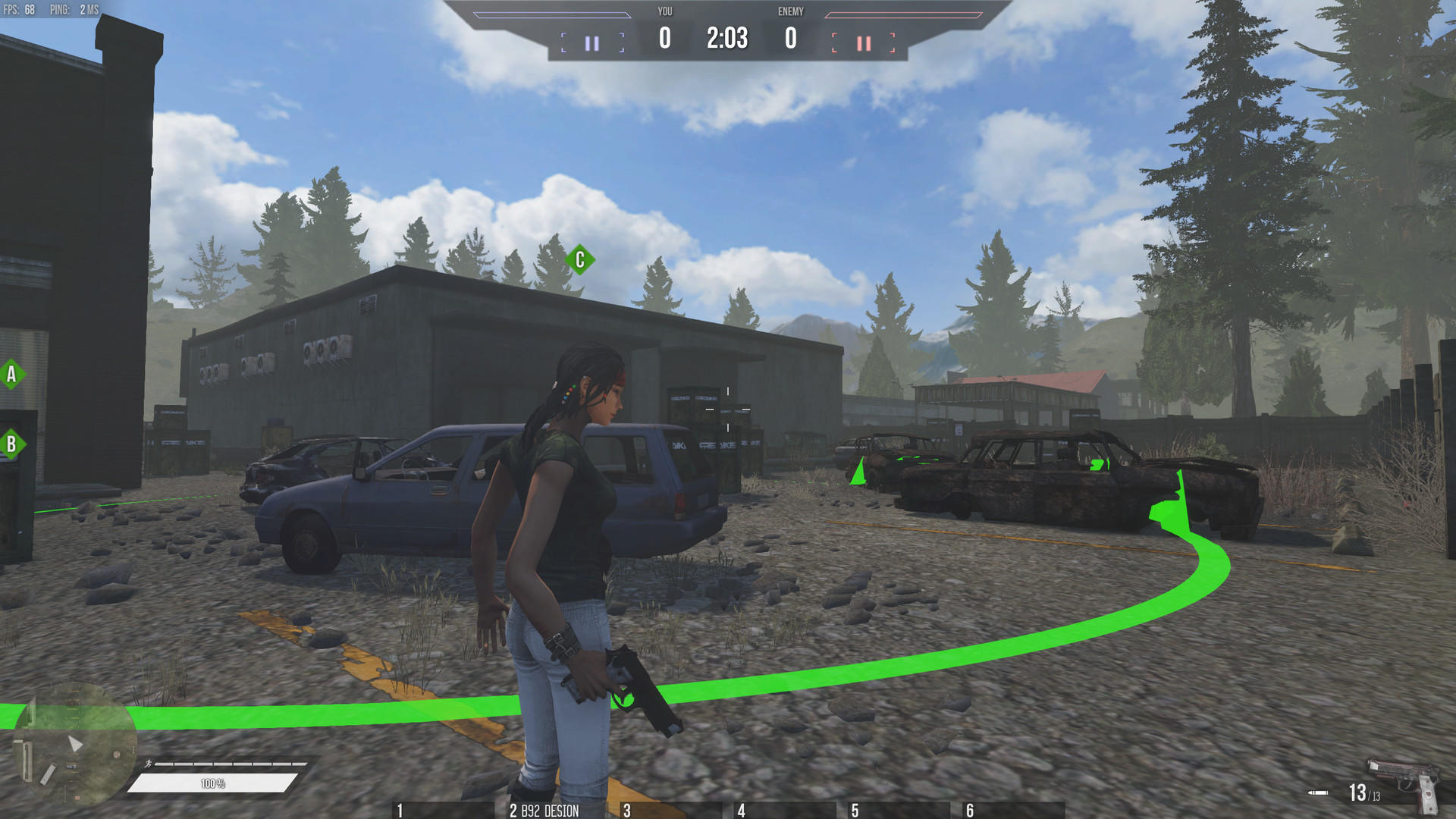Select objective marker A on the left edge
The width and height of the screenshot is (1456, 819).
(x=11, y=373)
